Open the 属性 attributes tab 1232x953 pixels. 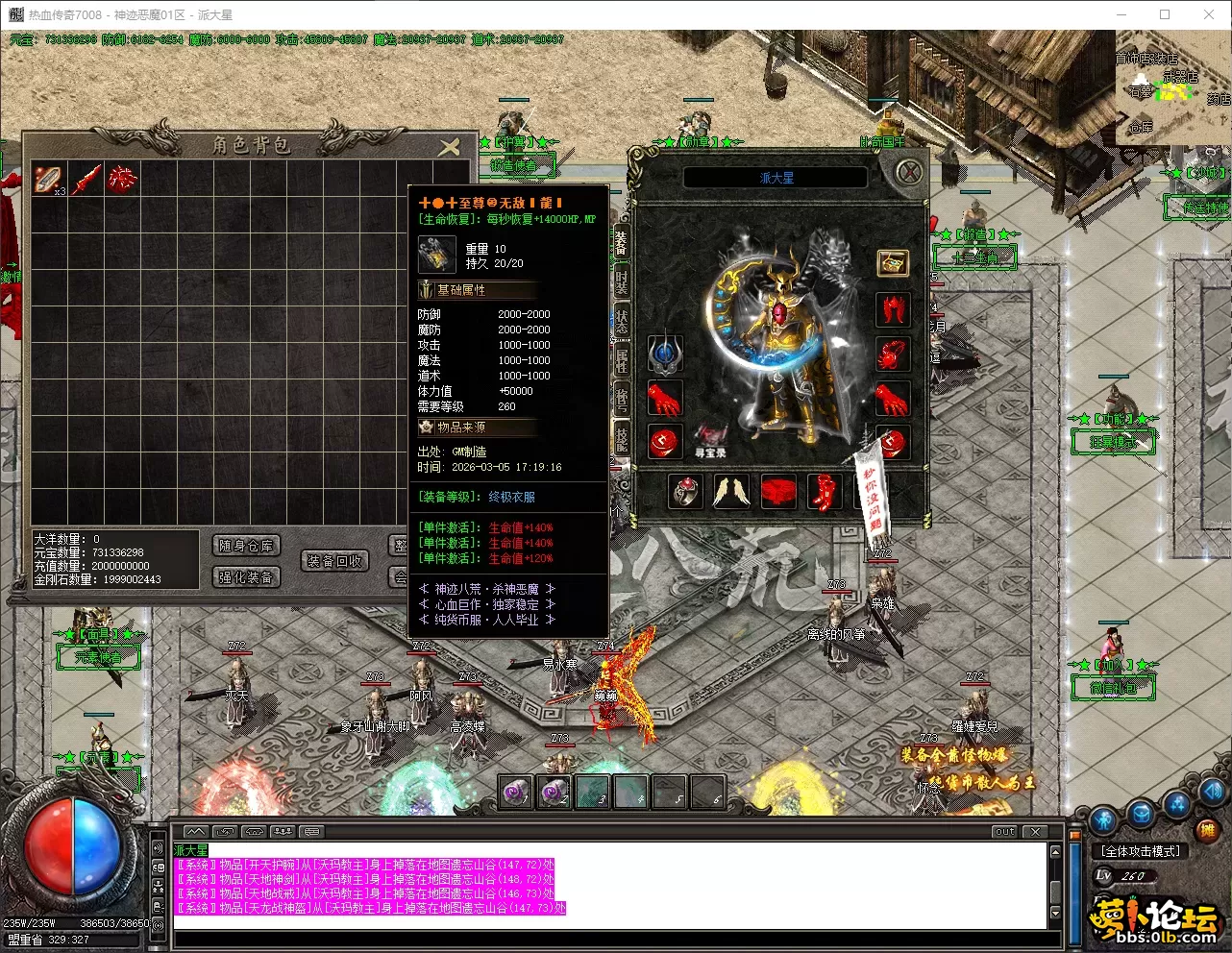point(621,361)
